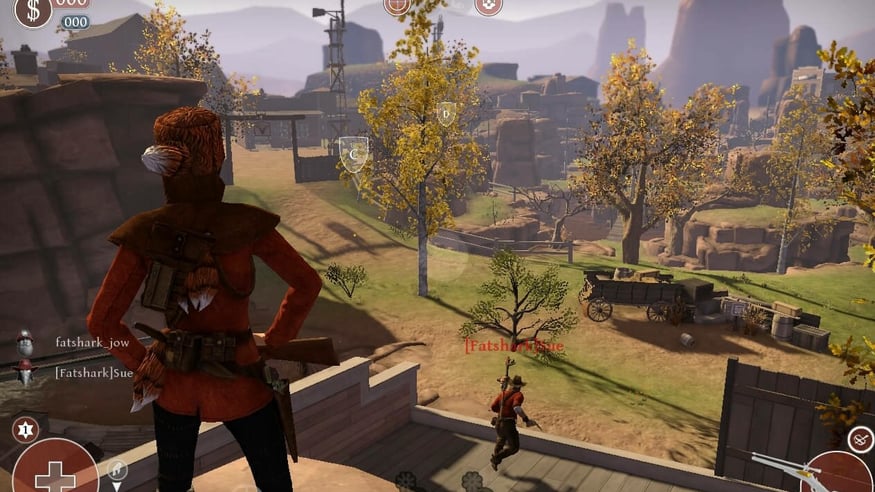
Task: Activate the small lasso icon above the rifle
Action: click(x=860, y=438)
